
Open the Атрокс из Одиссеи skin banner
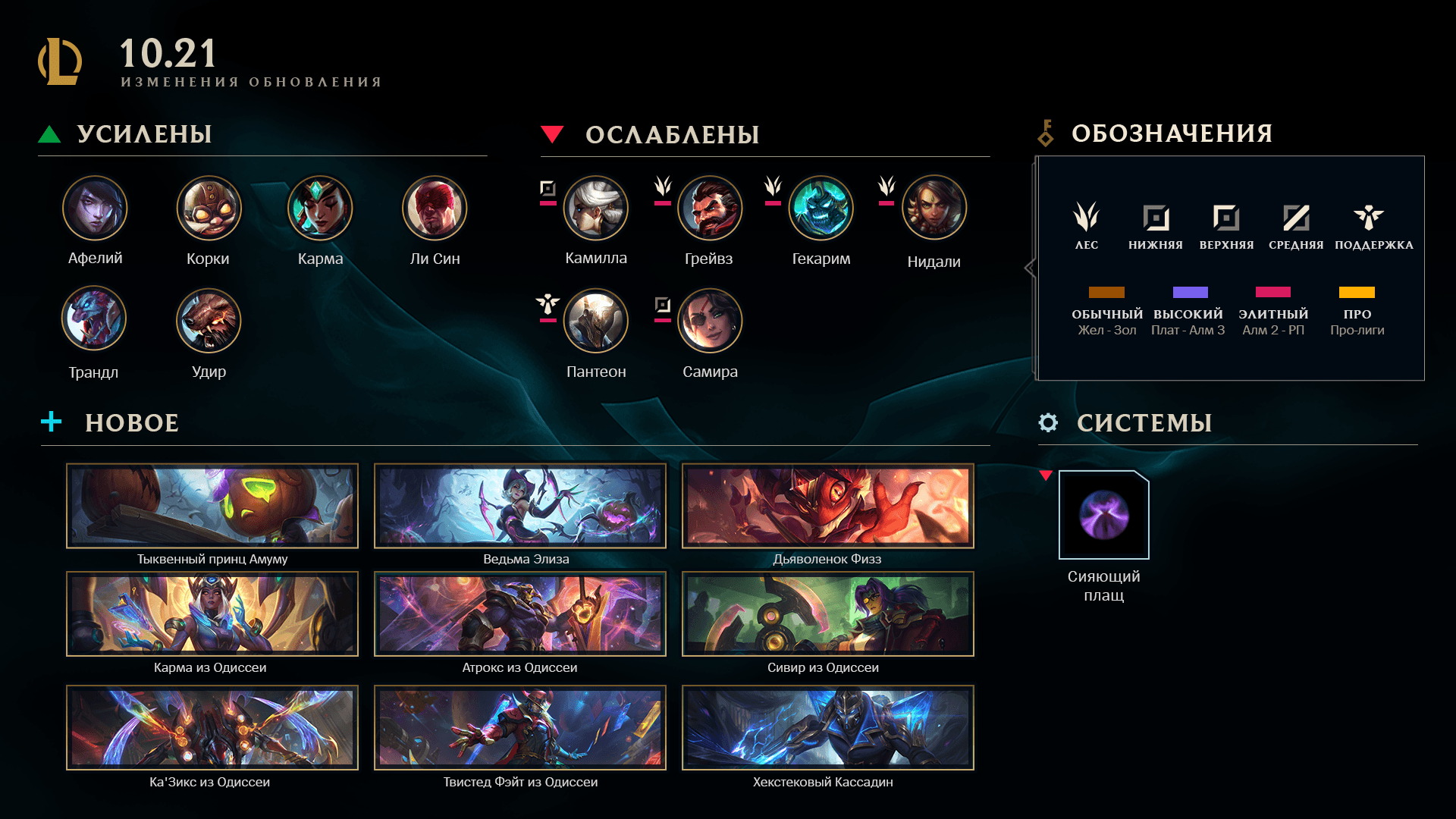[520, 614]
